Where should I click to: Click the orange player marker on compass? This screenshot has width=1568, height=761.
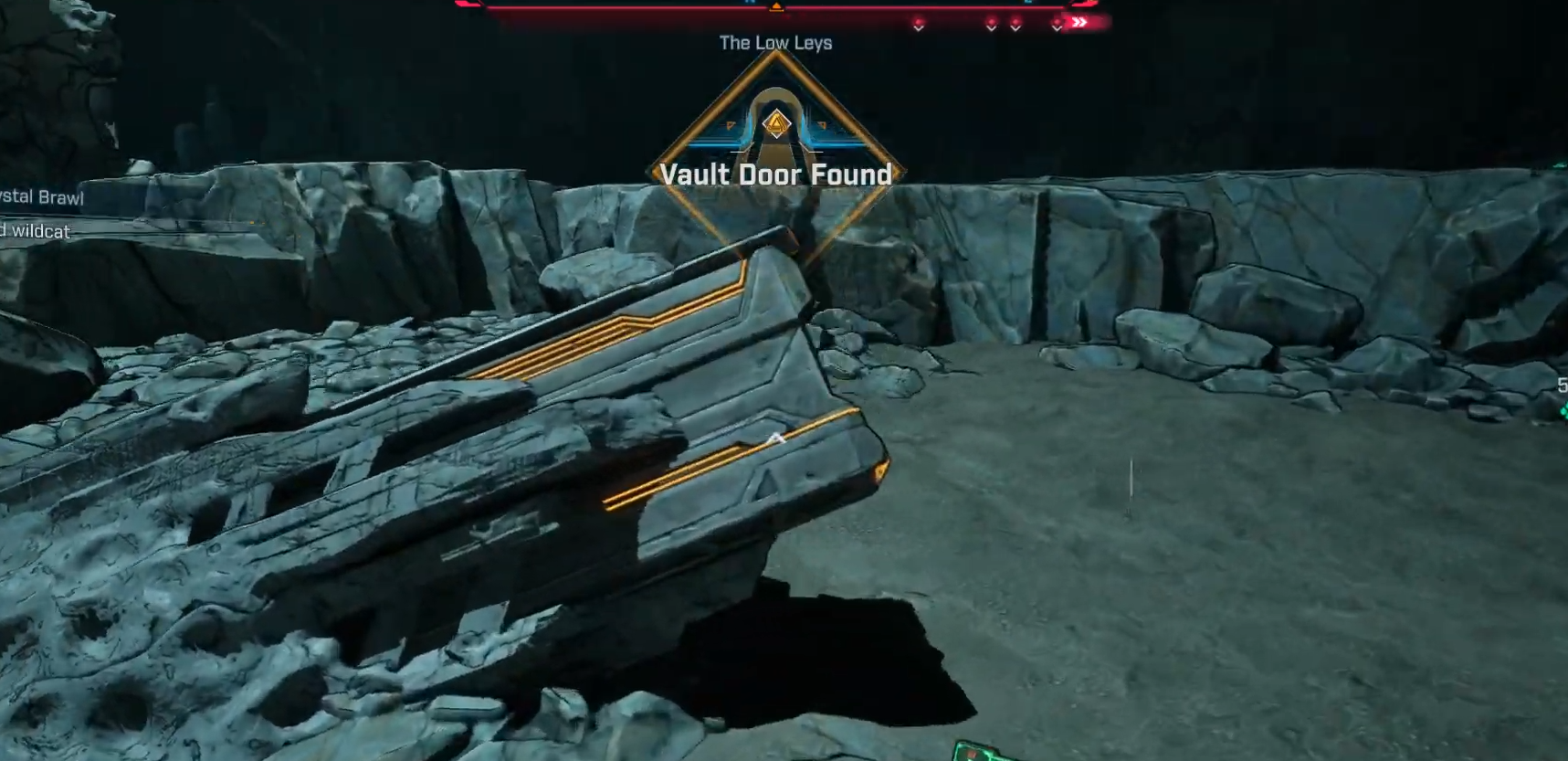pyautogui.click(x=777, y=8)
